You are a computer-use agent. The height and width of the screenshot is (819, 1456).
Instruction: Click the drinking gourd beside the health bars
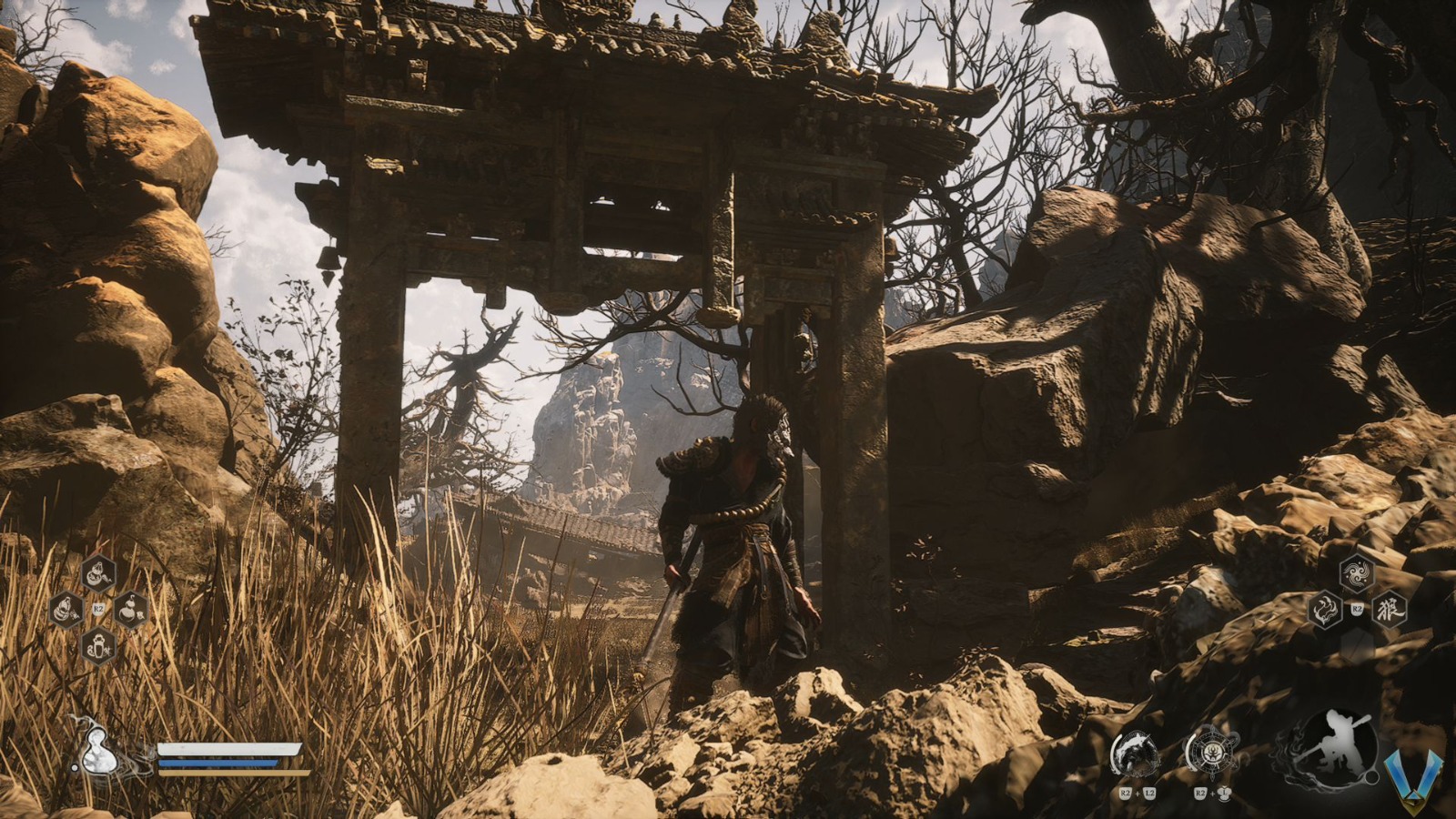99,752
